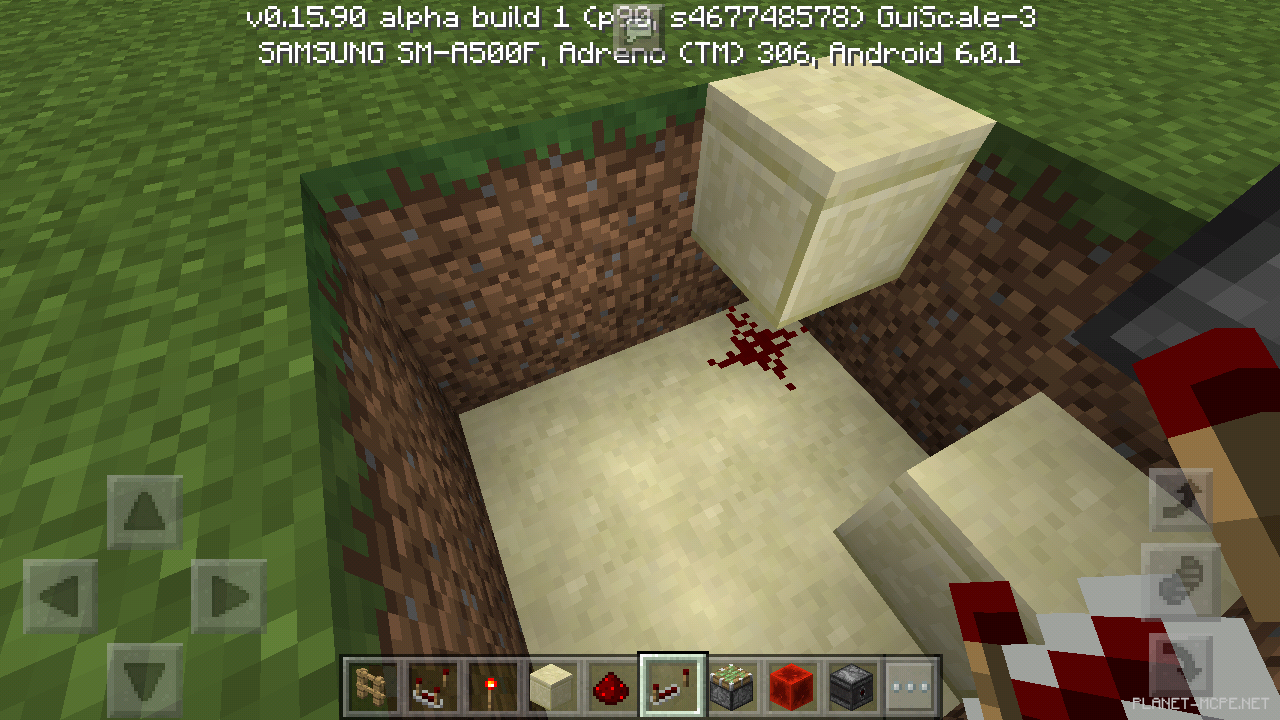The height and width of the screenshot is (720, 1280).
Task: Select the dropper in the hotbar
Action: coord(851,686)
